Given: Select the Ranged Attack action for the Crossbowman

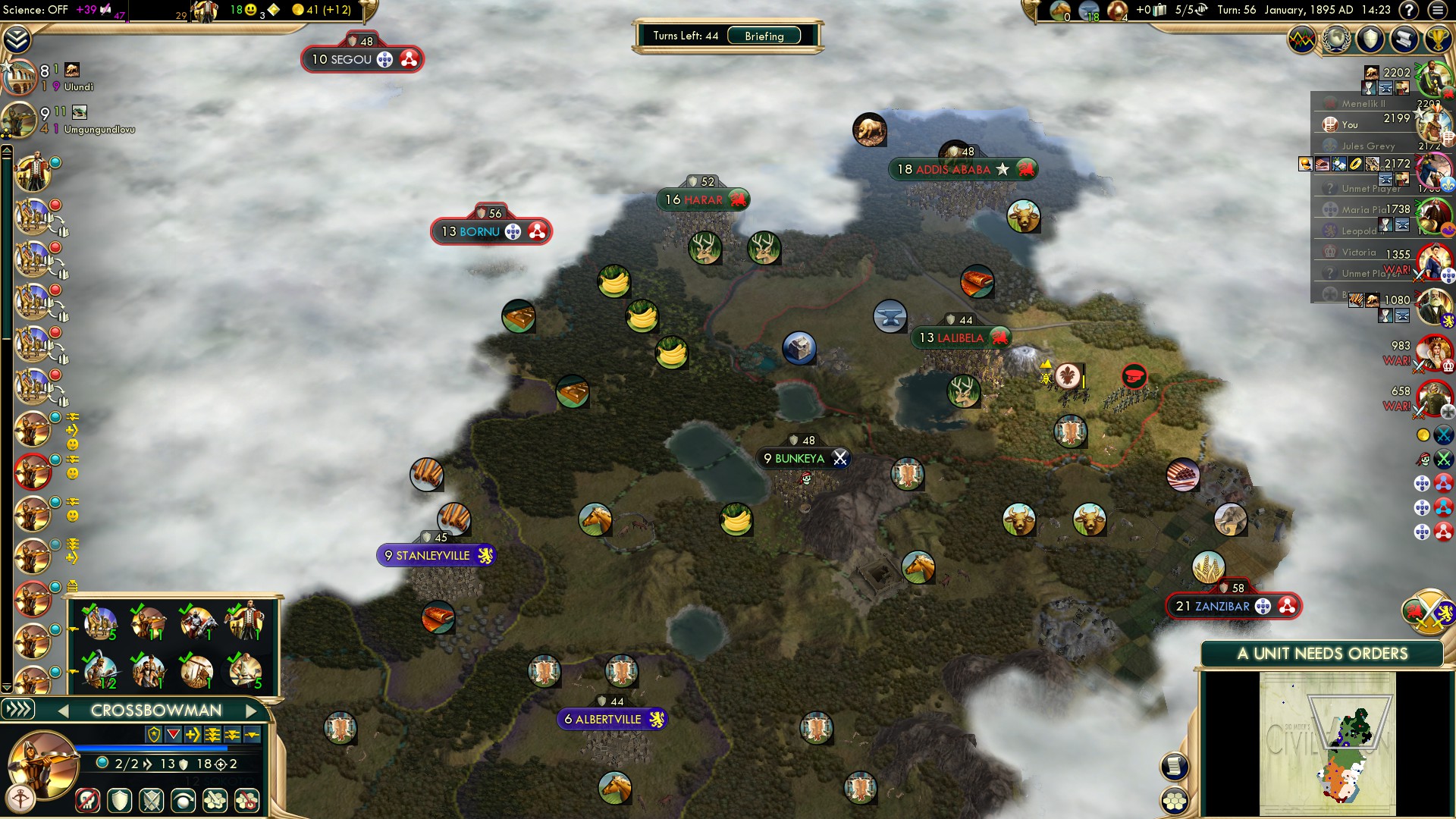Looking at the screenshot, I should [x=246, y=801].
